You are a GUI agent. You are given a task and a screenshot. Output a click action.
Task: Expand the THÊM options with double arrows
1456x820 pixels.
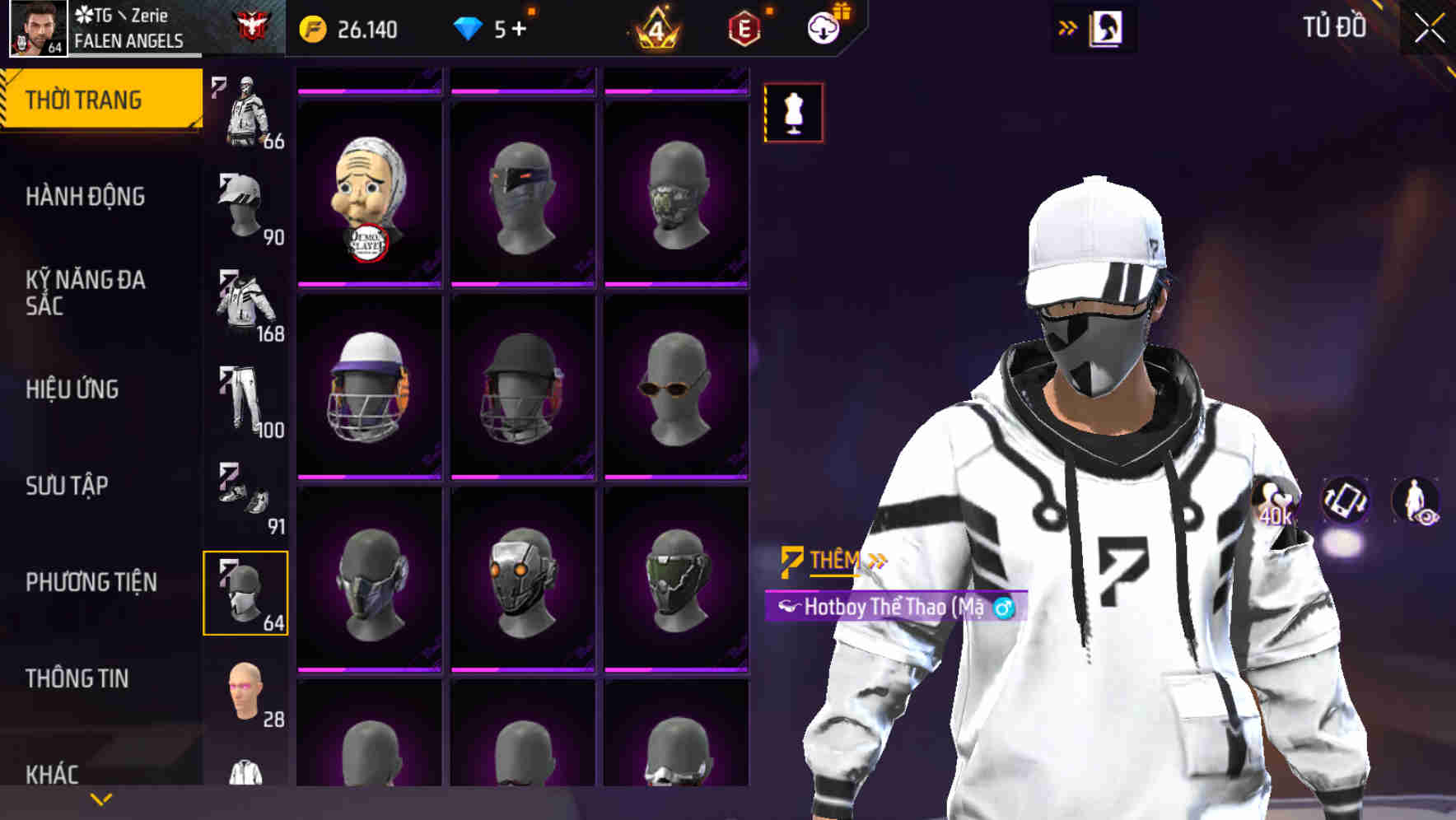click(875, 557)
